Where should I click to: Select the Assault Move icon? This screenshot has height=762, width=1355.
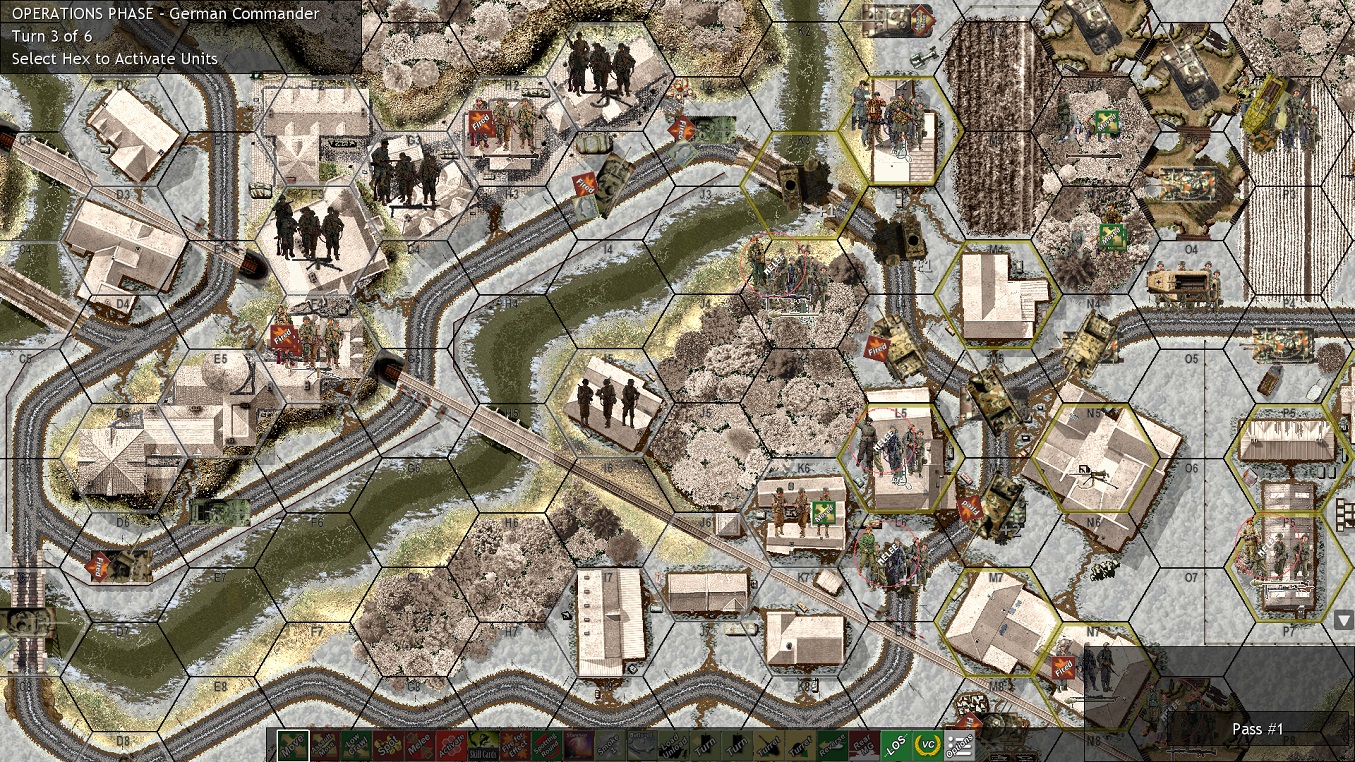[324, 746]
